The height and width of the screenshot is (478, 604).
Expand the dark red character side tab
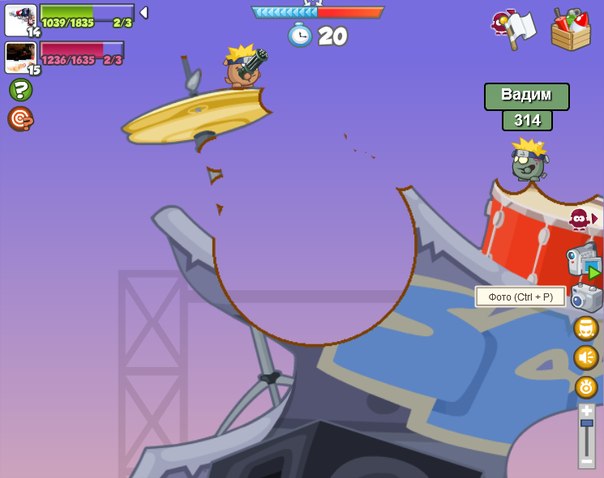pyautogui.click(x=582, y=218)
